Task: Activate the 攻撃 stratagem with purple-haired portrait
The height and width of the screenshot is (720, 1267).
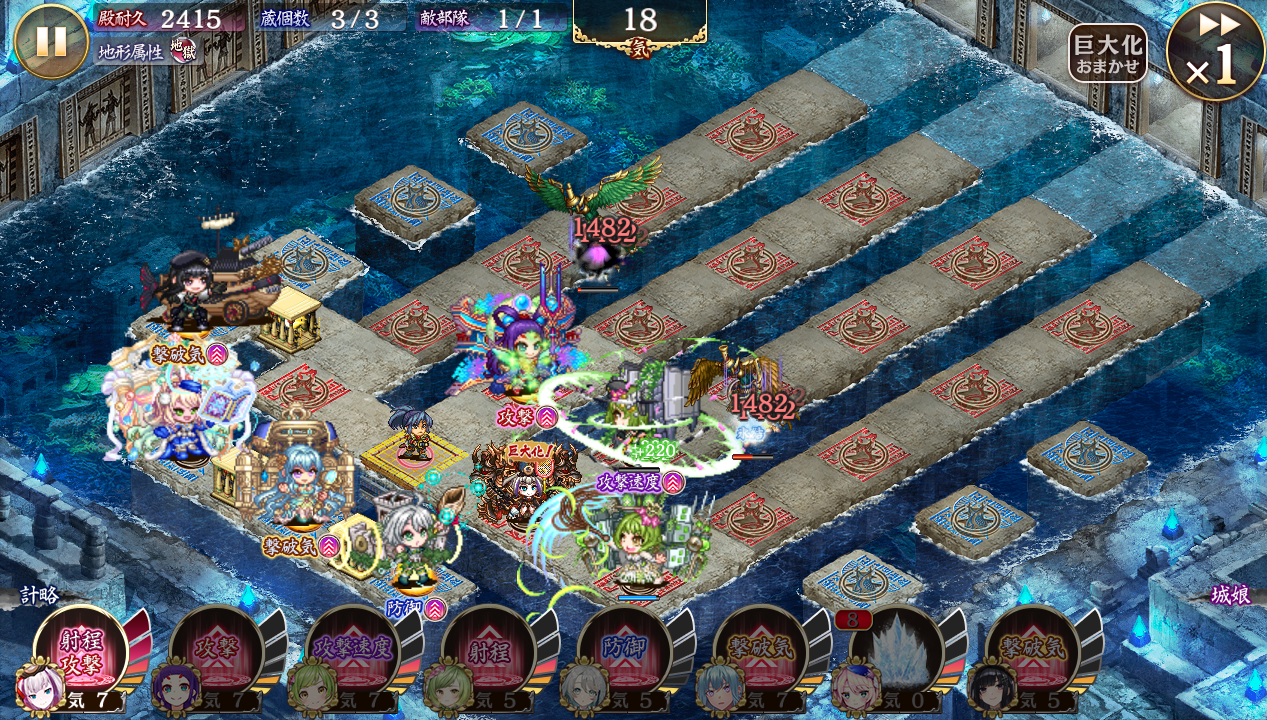Action: point(216,652)
